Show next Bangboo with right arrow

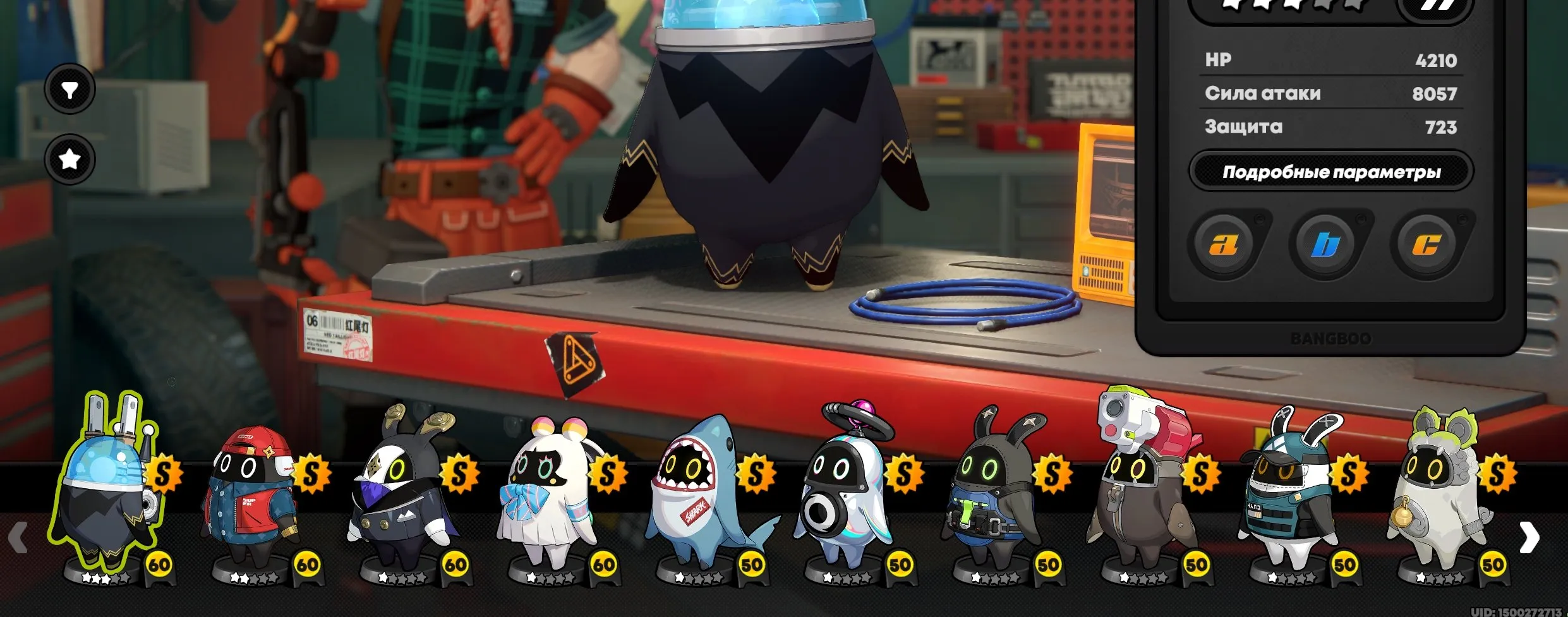point(1529,538)
